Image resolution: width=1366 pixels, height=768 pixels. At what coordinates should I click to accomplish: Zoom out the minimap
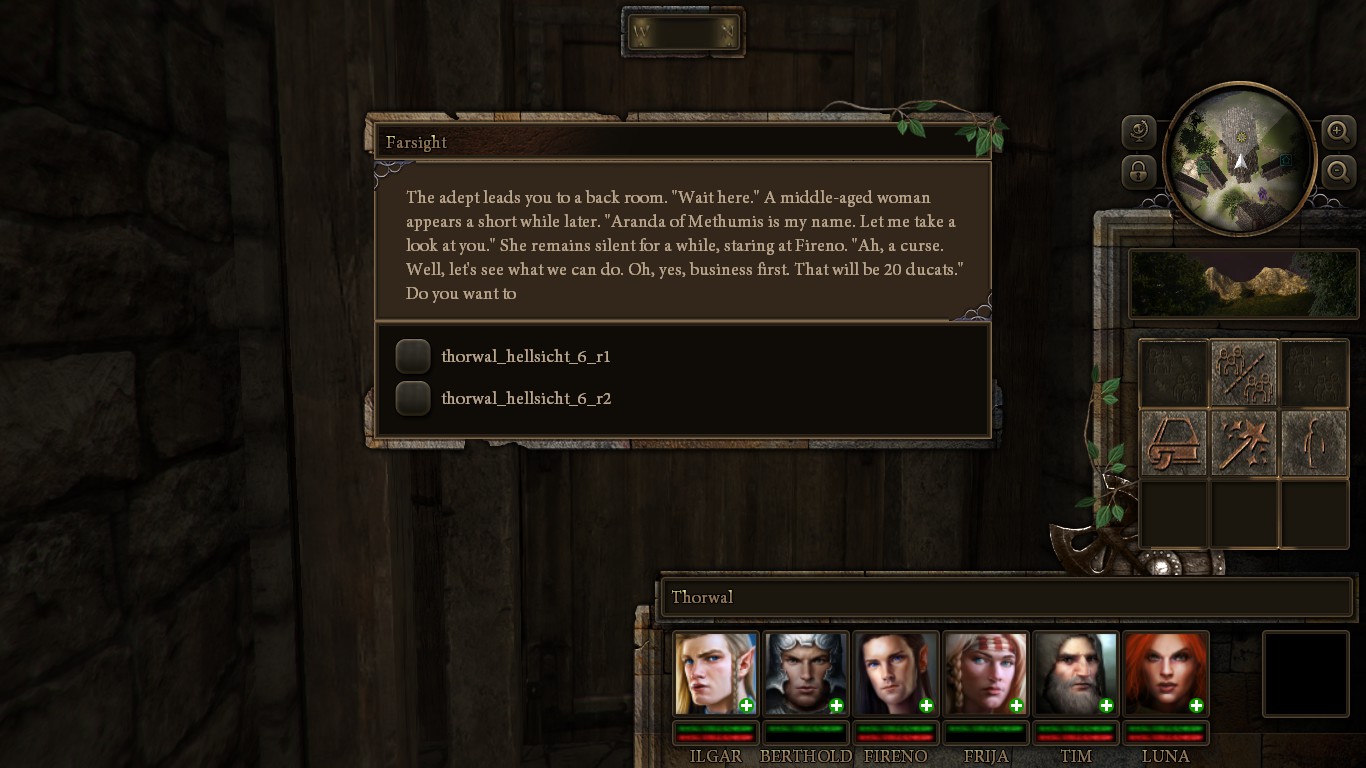(1338, 171)
